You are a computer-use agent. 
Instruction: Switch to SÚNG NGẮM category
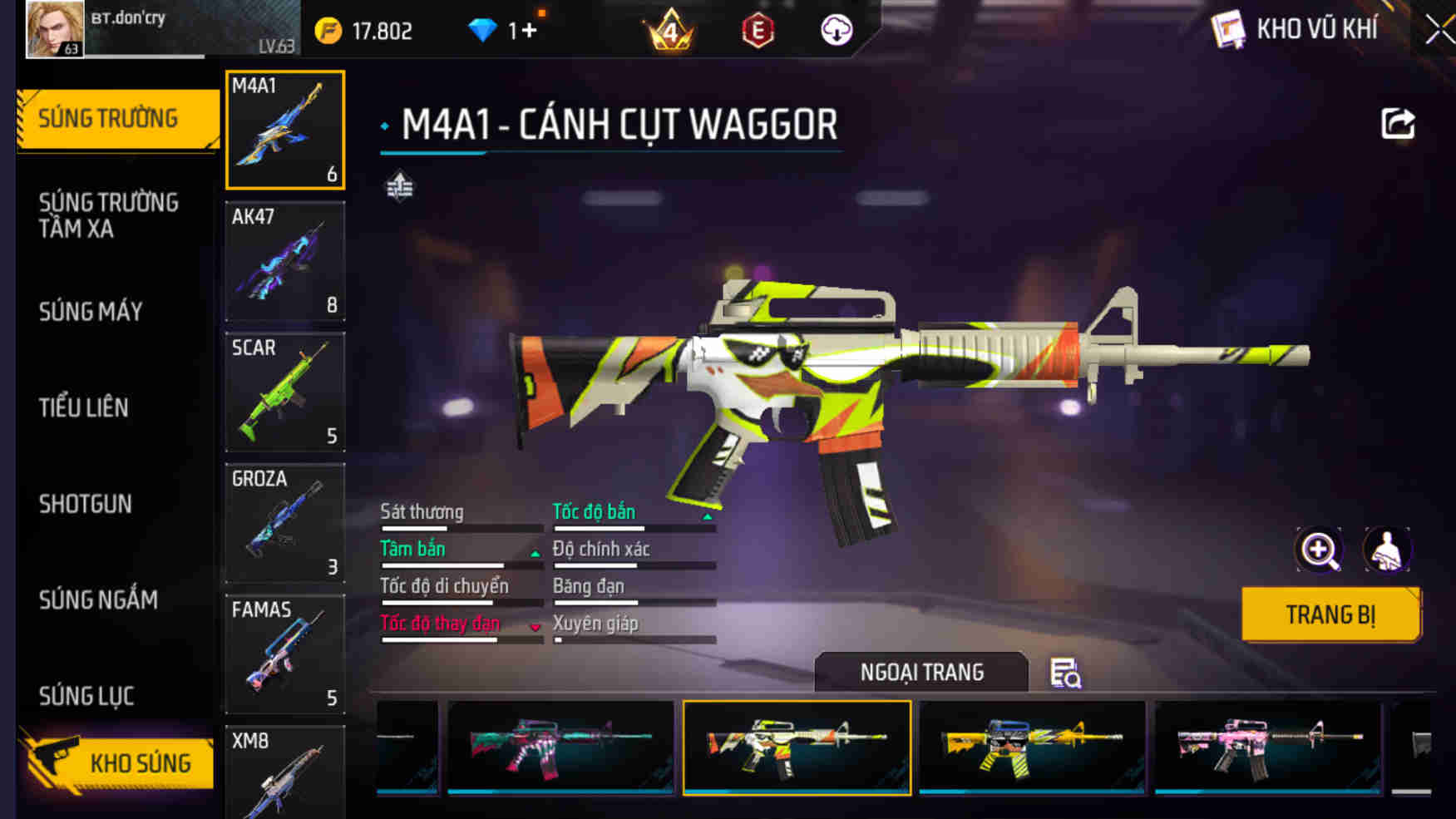point(98,599)
